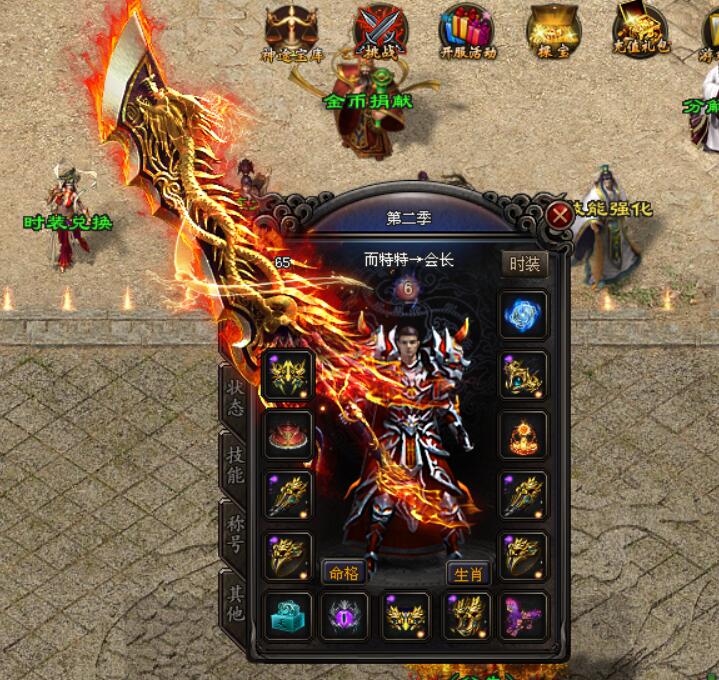Select the purple mount creature slot
The height and width of the screenshot is (680, 719).
coord(524,616)
